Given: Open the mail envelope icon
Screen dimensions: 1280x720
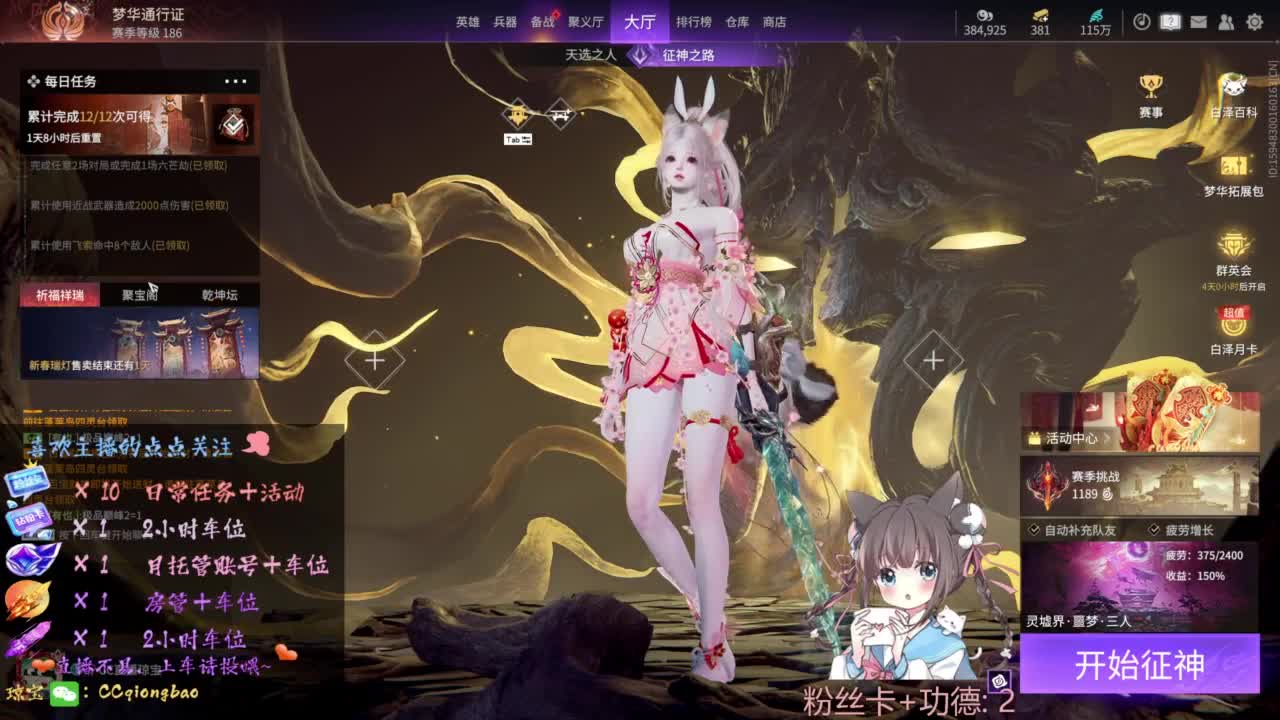Looking at the screenshot, I should click(x=1198, y=21).
